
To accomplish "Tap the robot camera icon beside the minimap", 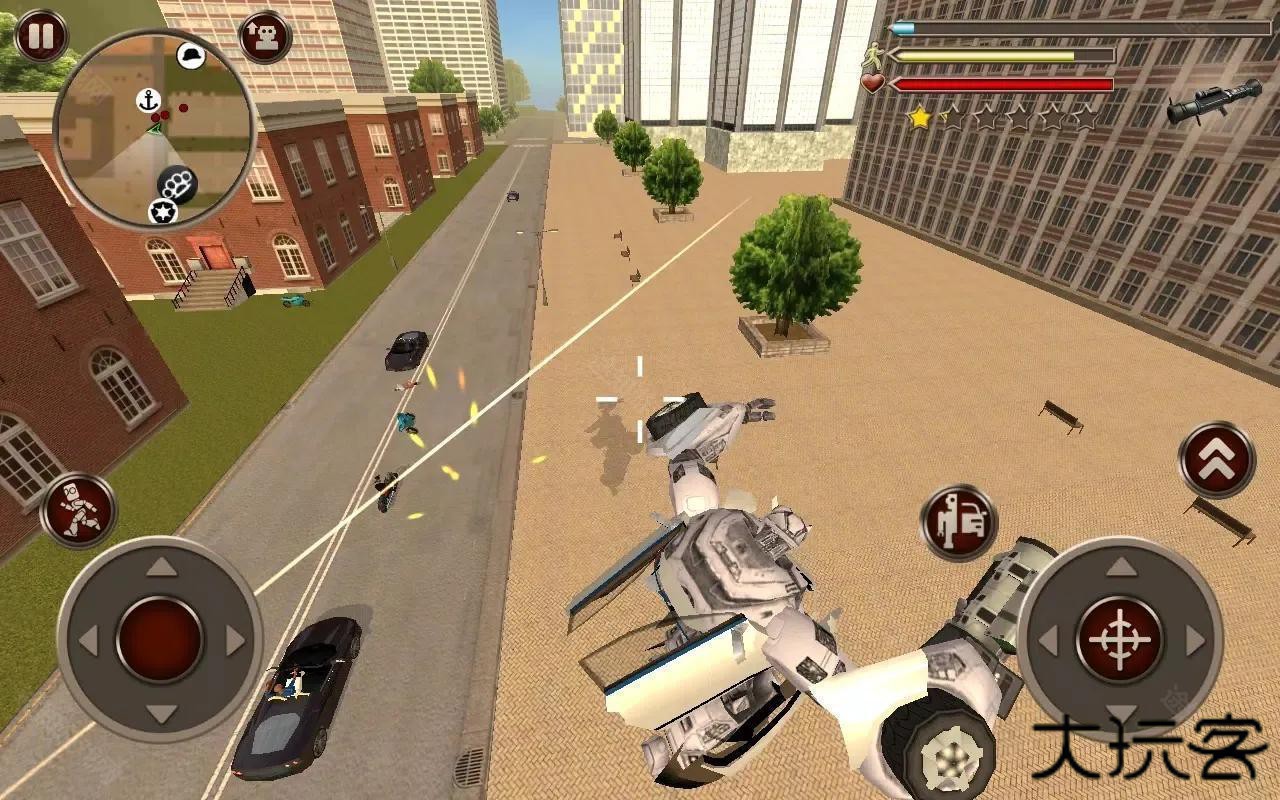I will [265, 37].
